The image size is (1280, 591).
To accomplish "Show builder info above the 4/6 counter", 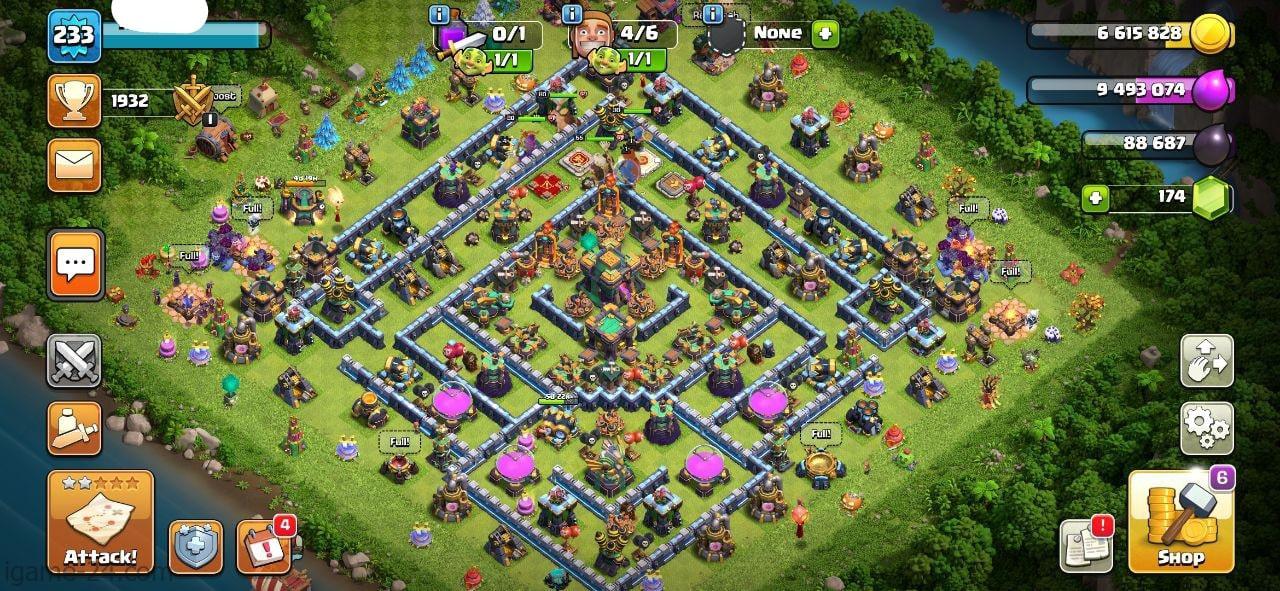I will (x=572, y=15).
